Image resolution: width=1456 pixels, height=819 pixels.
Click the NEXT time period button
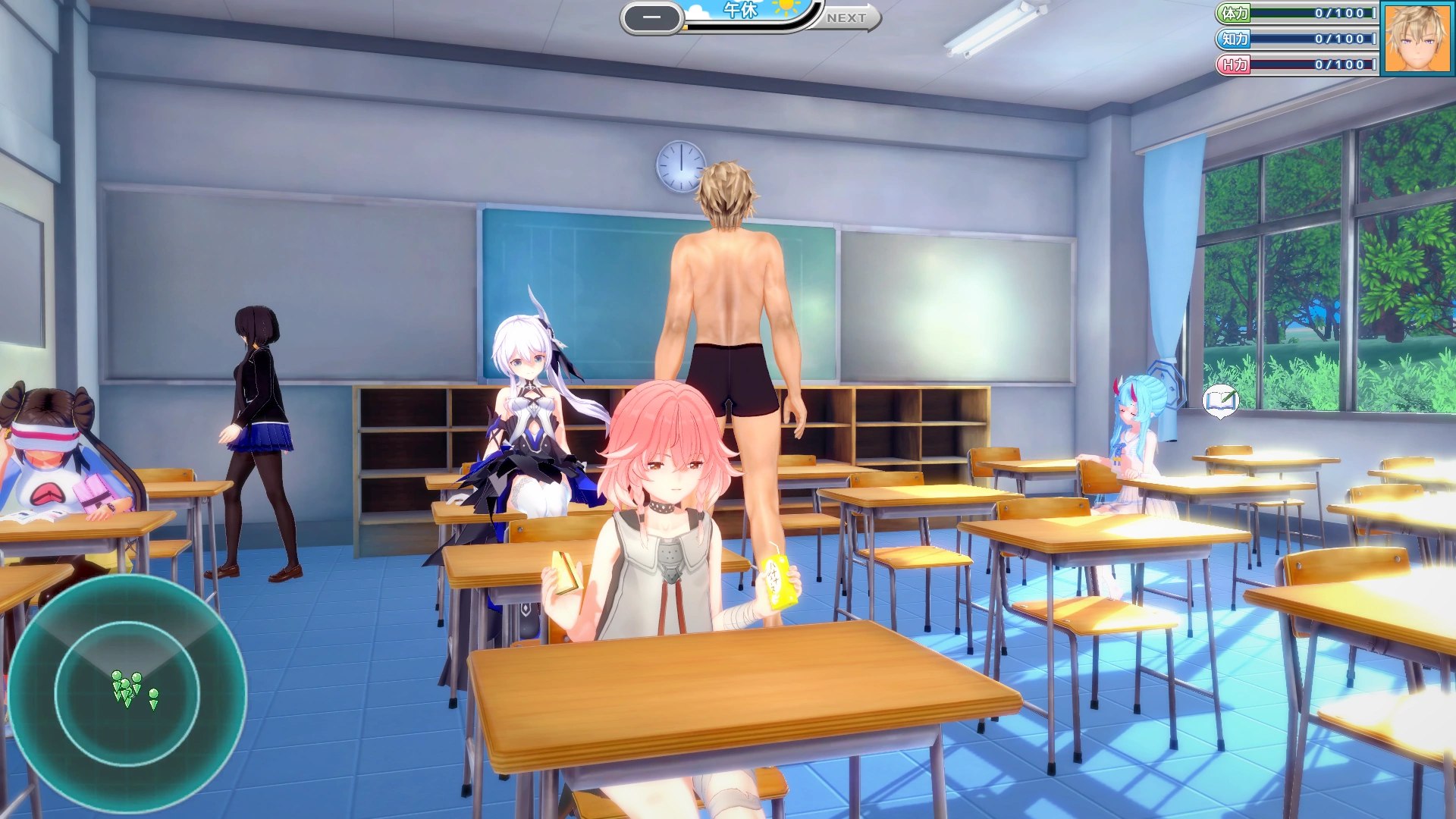coord(848,17)
